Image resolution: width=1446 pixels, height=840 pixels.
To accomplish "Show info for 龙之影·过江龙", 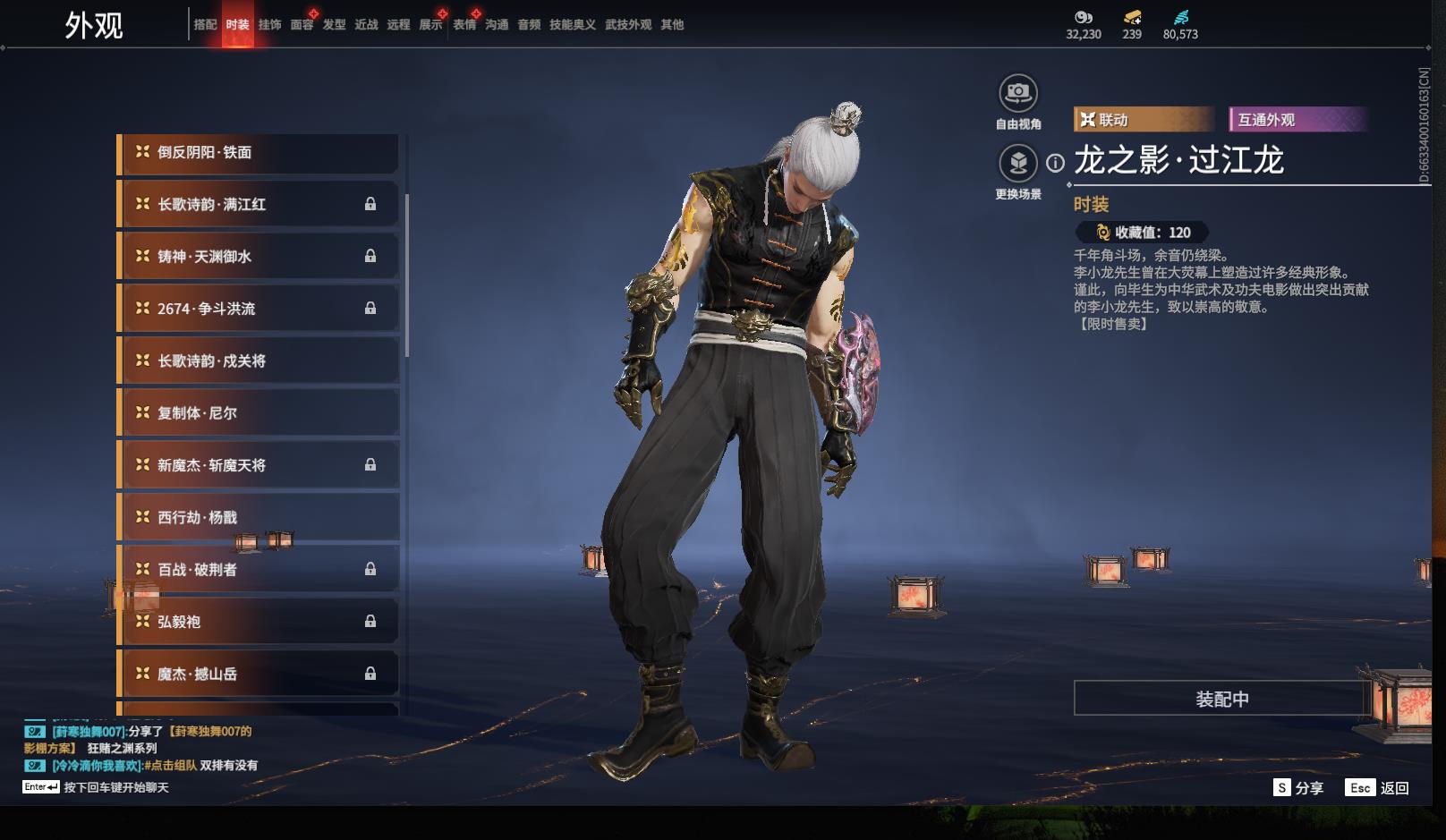I will tap(1056, 163).
